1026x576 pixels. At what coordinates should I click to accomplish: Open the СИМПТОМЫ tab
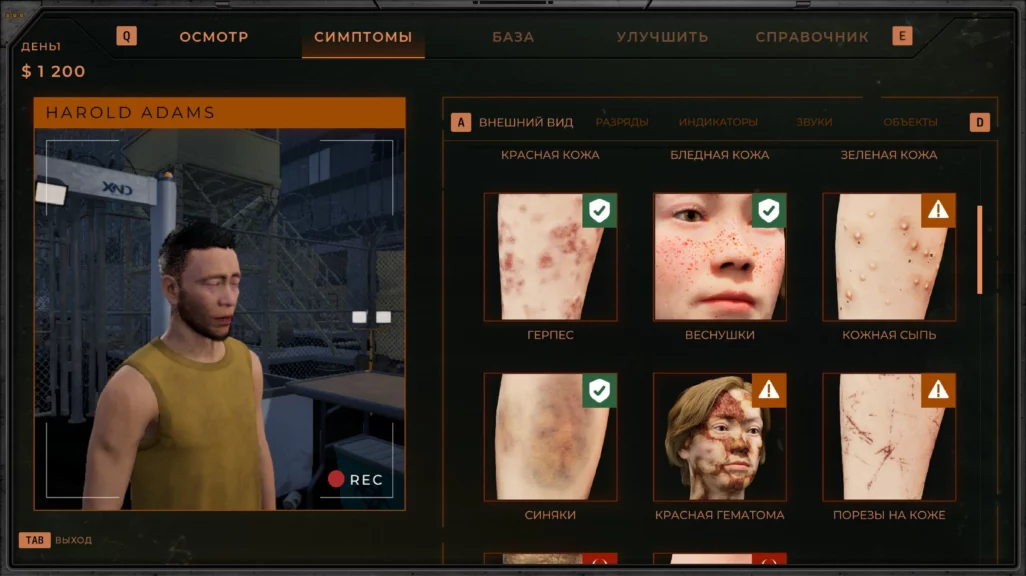pyautogui.click(x=363, y=37)
